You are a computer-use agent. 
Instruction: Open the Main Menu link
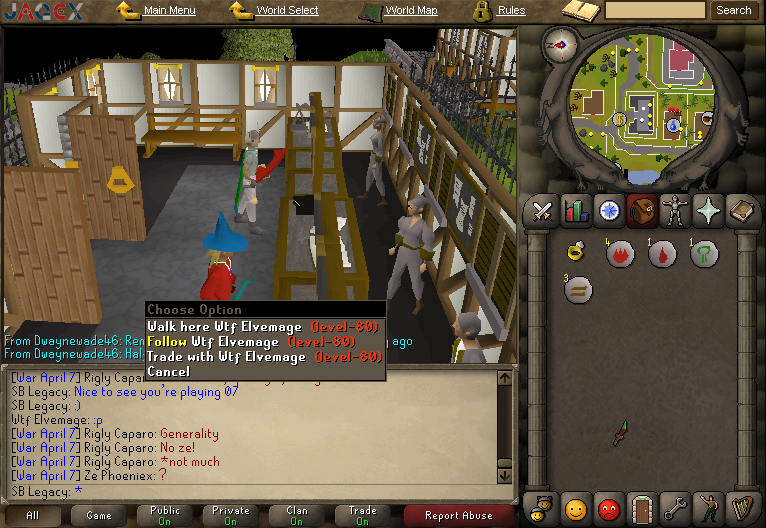169,11
